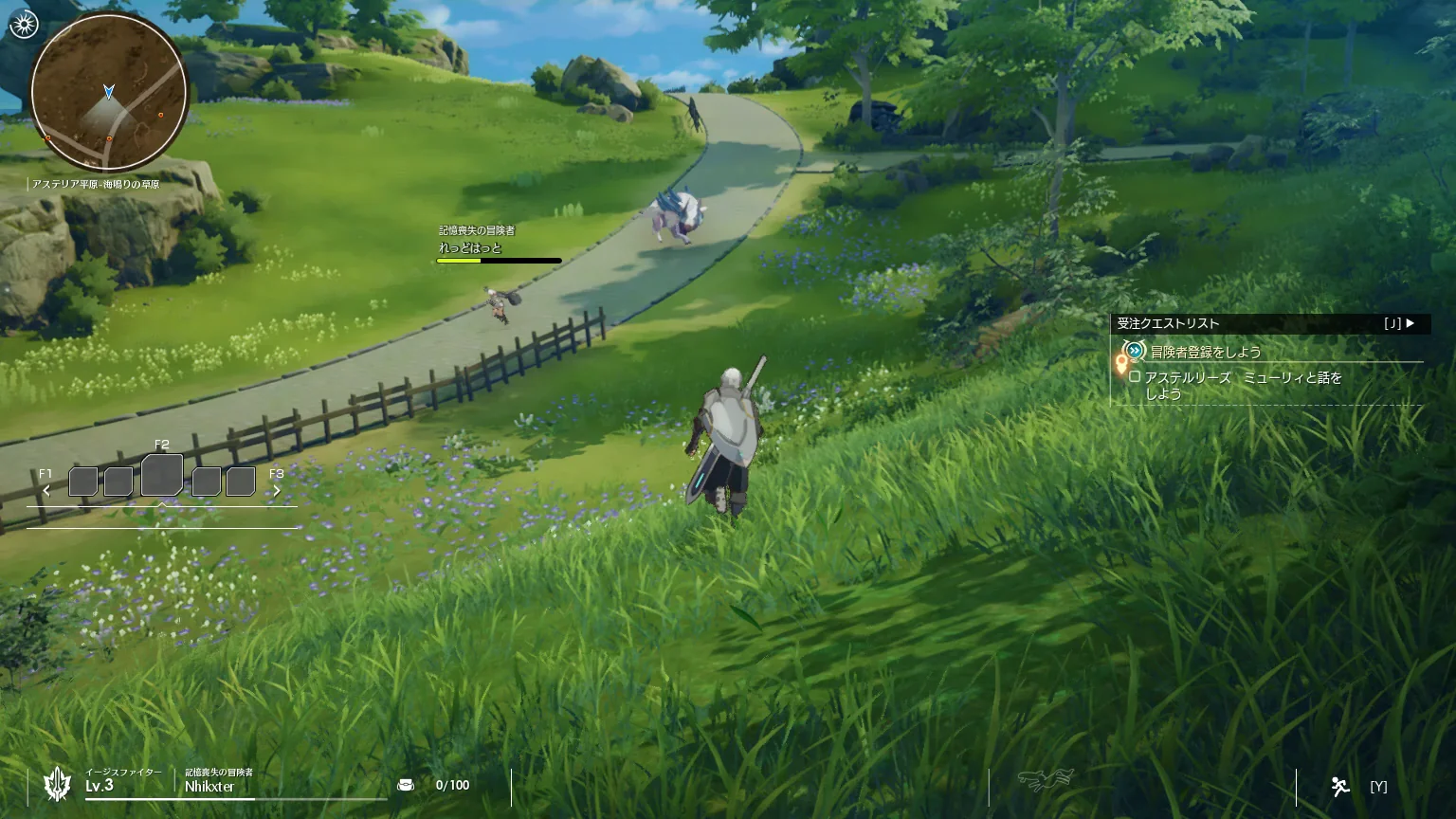Open the Aegis Fighter class emblem
Viewport: 1456px width, 819px height.
[58, 784]
